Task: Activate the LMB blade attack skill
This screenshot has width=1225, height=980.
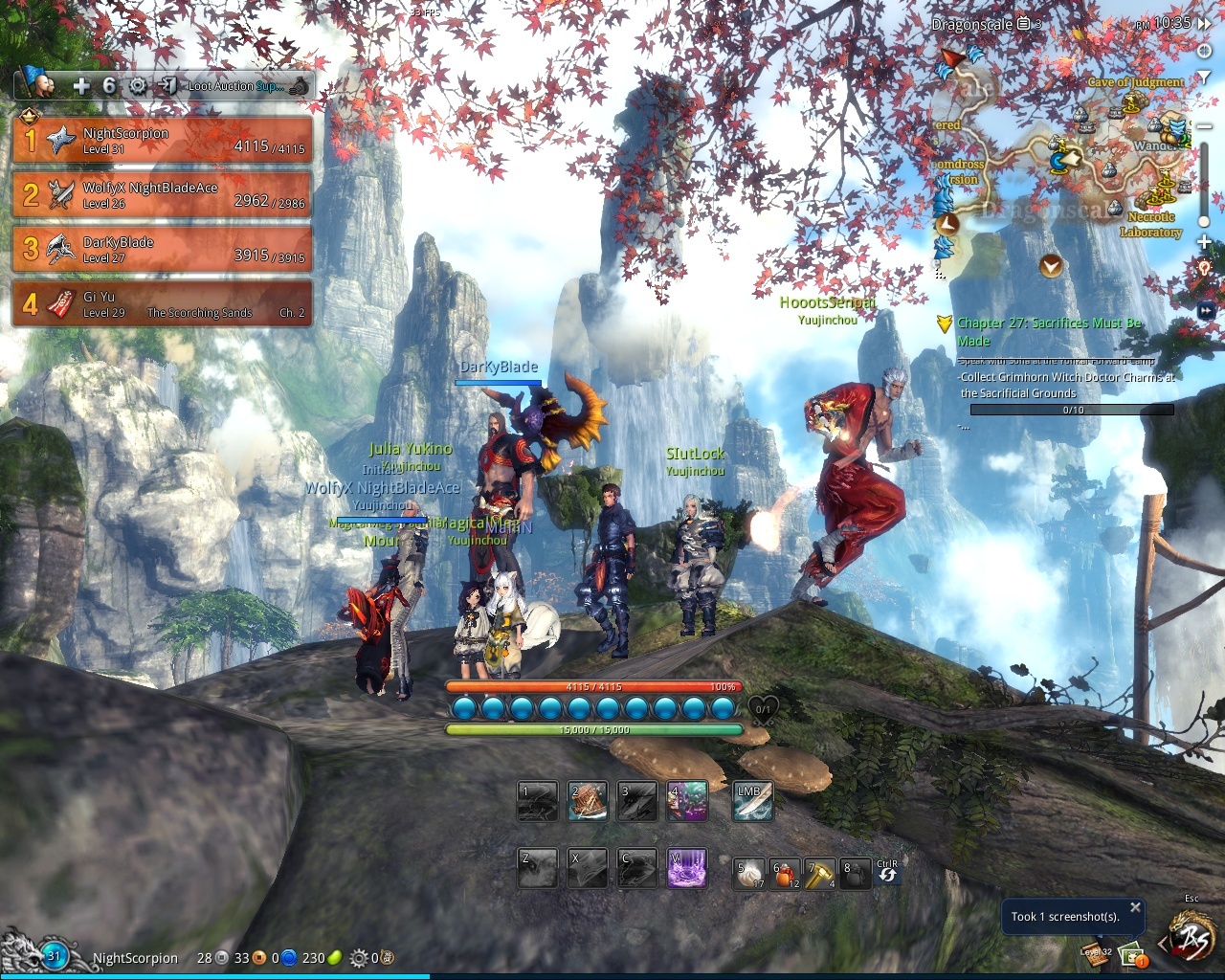Action: click(752, 802)
